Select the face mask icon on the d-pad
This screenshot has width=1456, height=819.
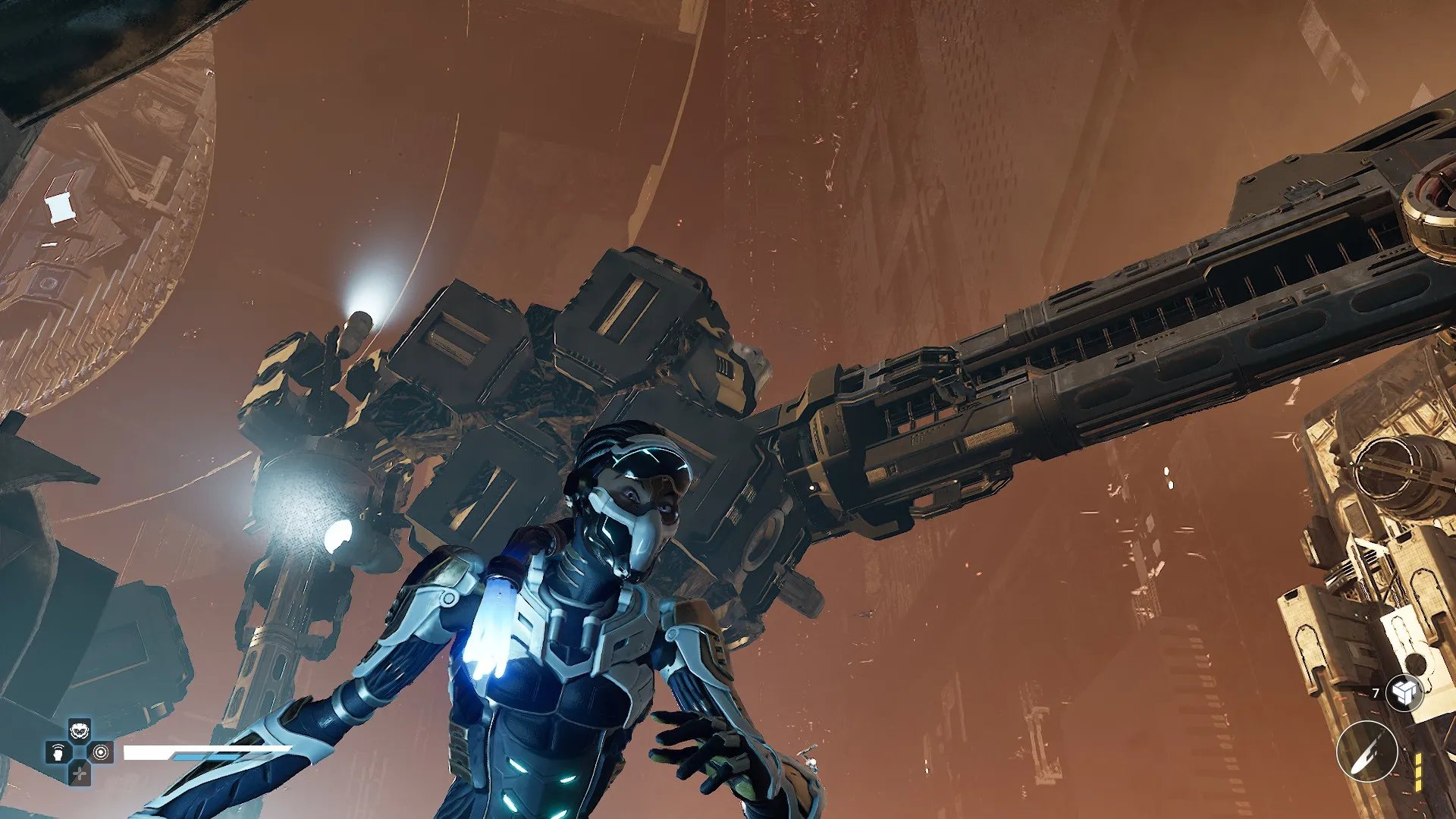pos(80,731)
